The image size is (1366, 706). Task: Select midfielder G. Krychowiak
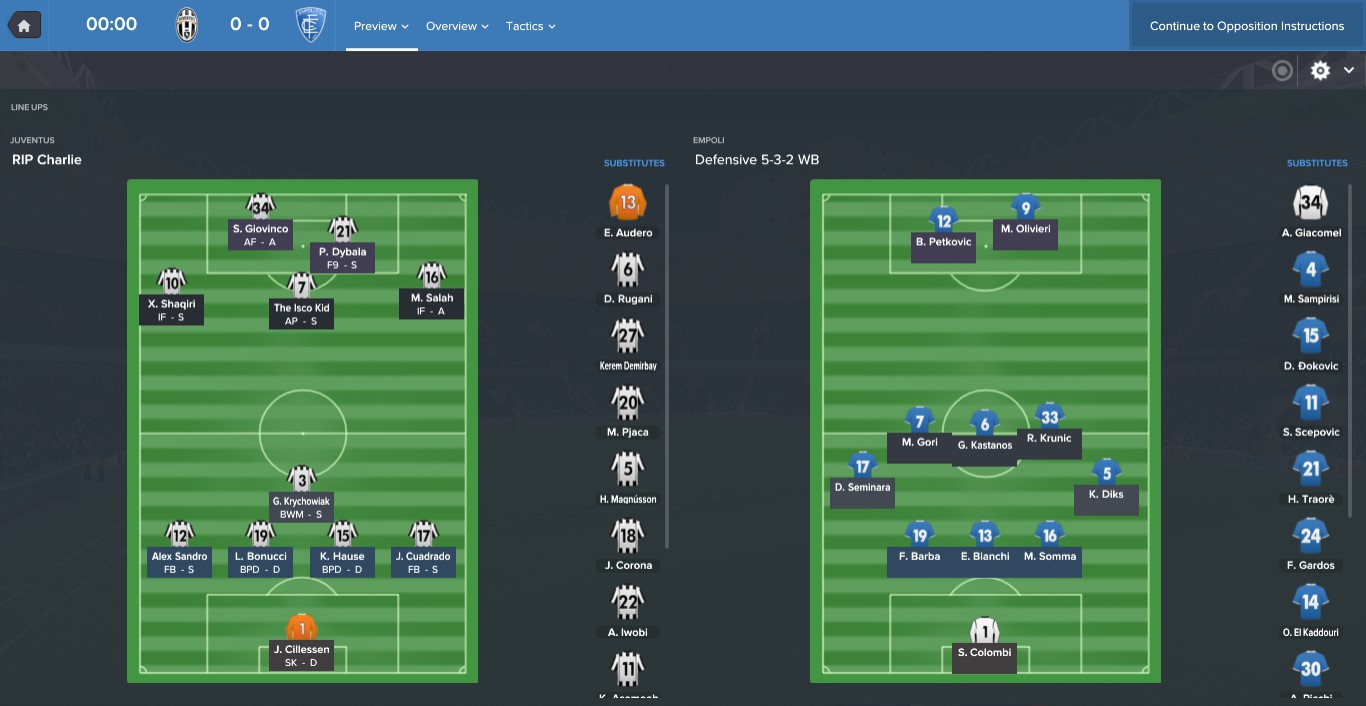tap(301, 479)
